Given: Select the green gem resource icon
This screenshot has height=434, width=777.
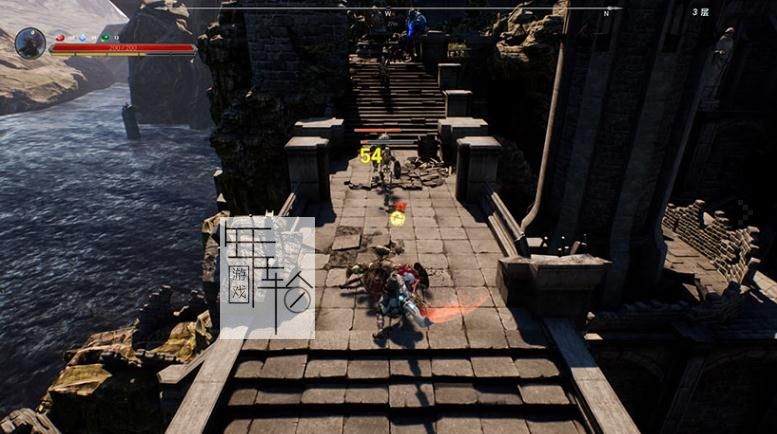Looking at the screenshot, I should click(x=105, y=37).
